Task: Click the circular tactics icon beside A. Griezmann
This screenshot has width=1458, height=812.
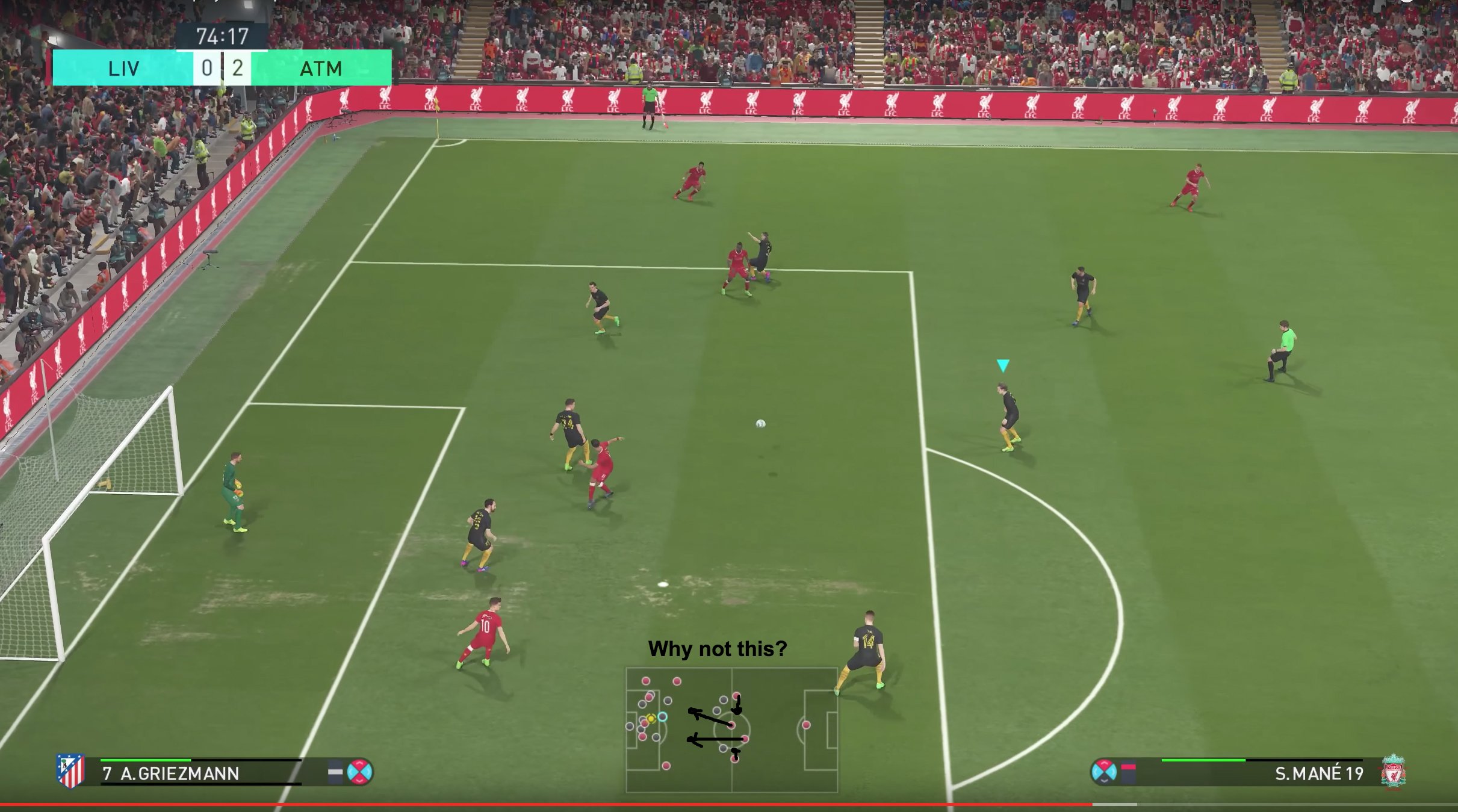Action: tap(359, 772)
